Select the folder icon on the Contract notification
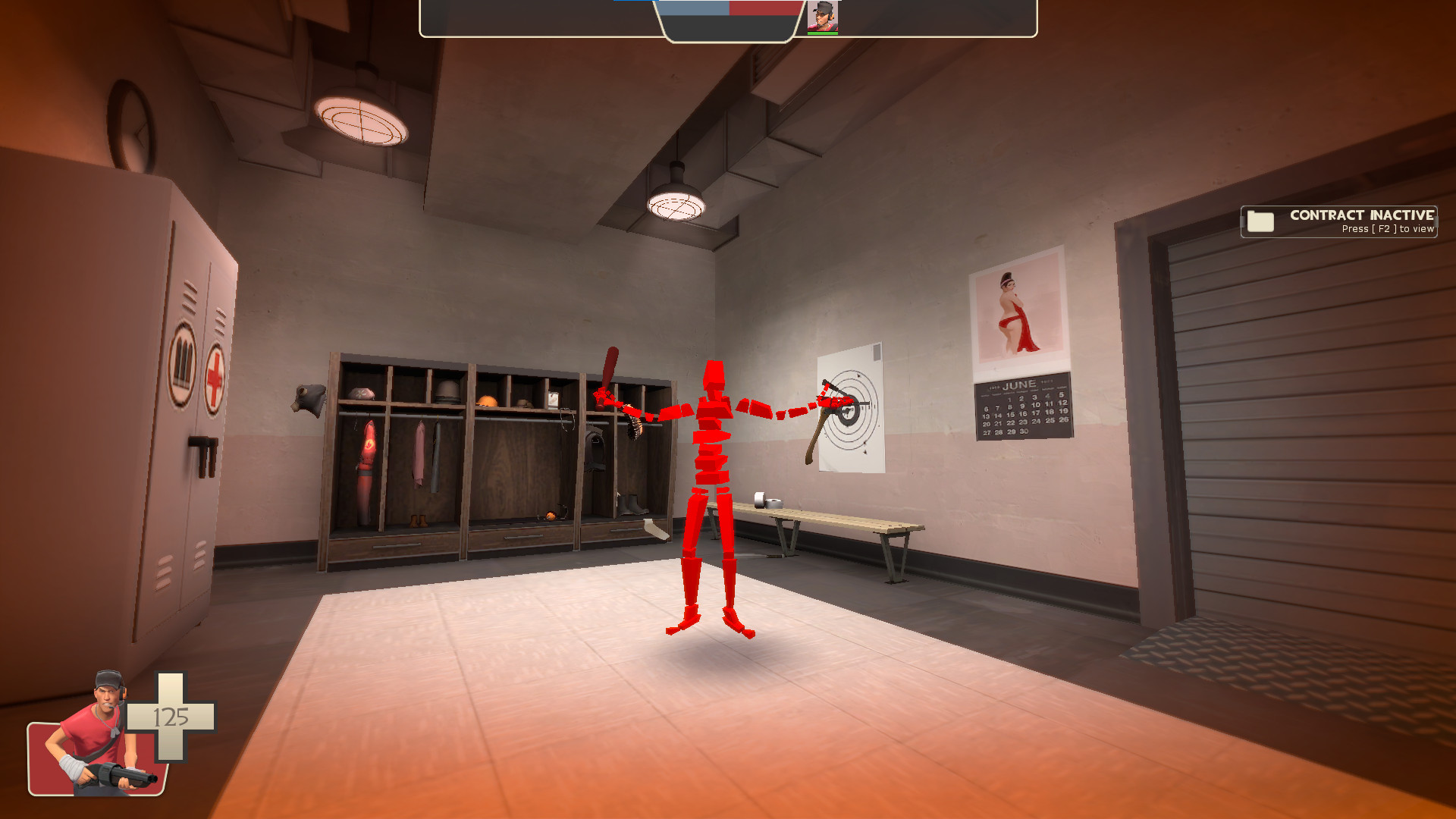 tap(1259, 221)
